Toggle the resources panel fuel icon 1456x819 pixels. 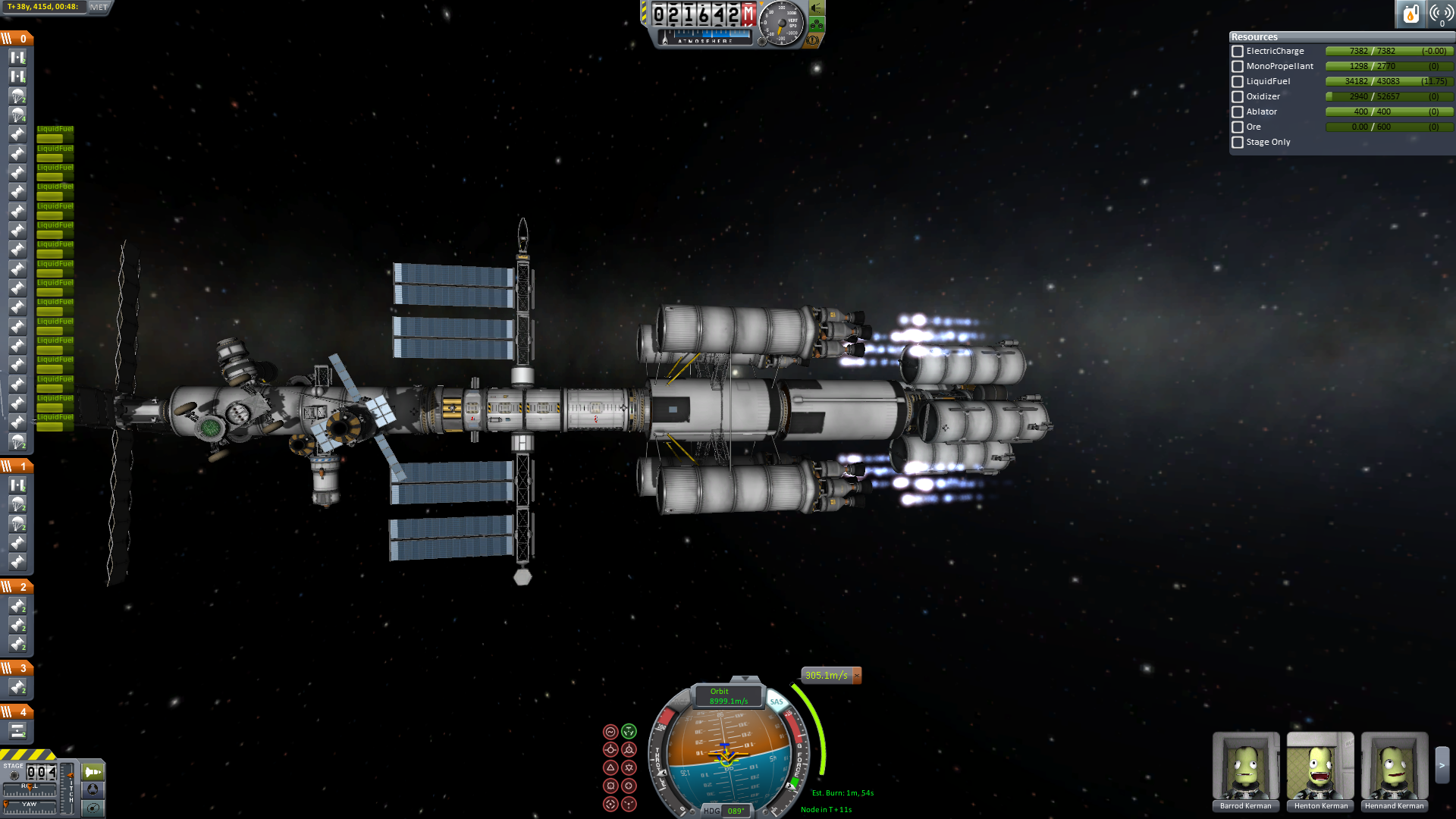[1410, 14]
